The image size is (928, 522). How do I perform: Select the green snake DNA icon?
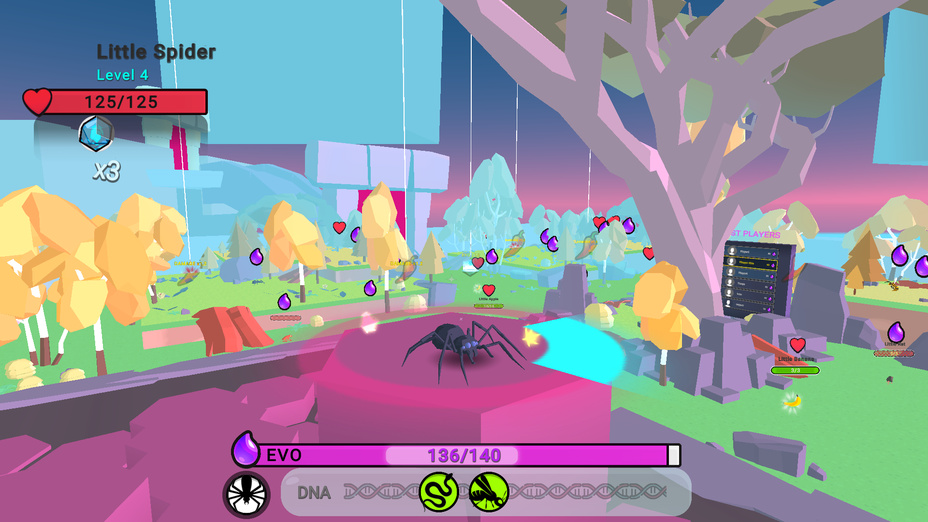[438, 491]
